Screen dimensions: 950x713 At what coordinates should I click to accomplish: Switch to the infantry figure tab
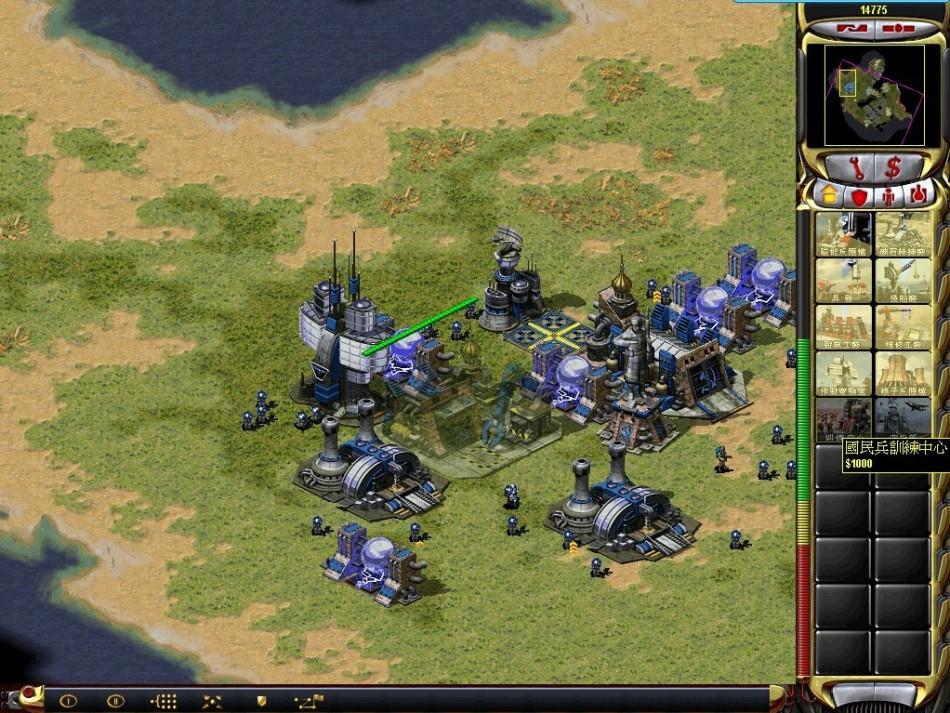click(888, 195)
